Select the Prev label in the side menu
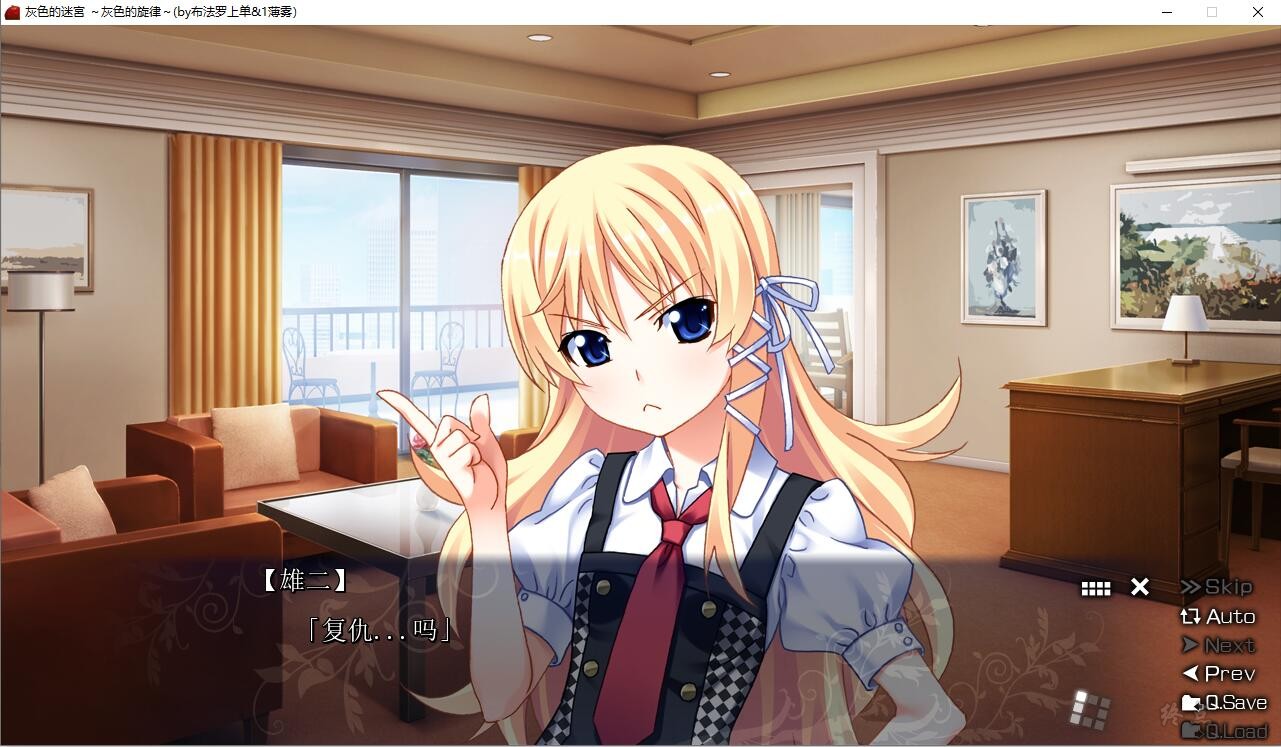Viewport: 1281px width, 747px height. click(1218, 673)
